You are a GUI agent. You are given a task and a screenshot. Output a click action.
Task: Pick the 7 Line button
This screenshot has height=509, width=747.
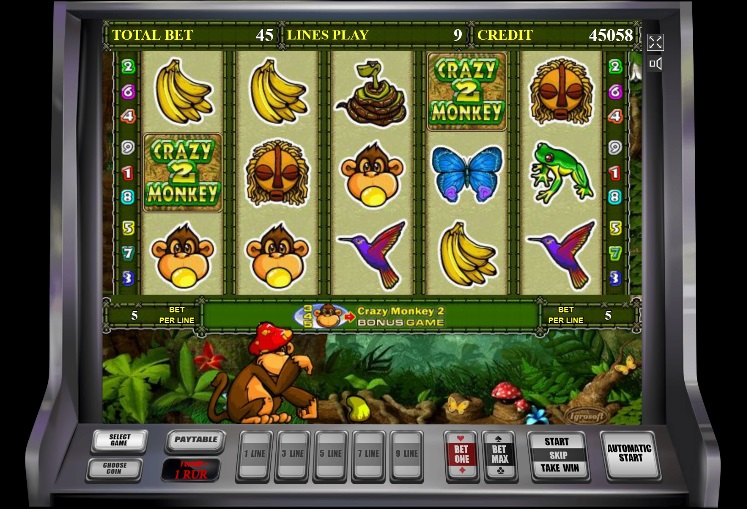pyautogui.click(x=367, y=455)
